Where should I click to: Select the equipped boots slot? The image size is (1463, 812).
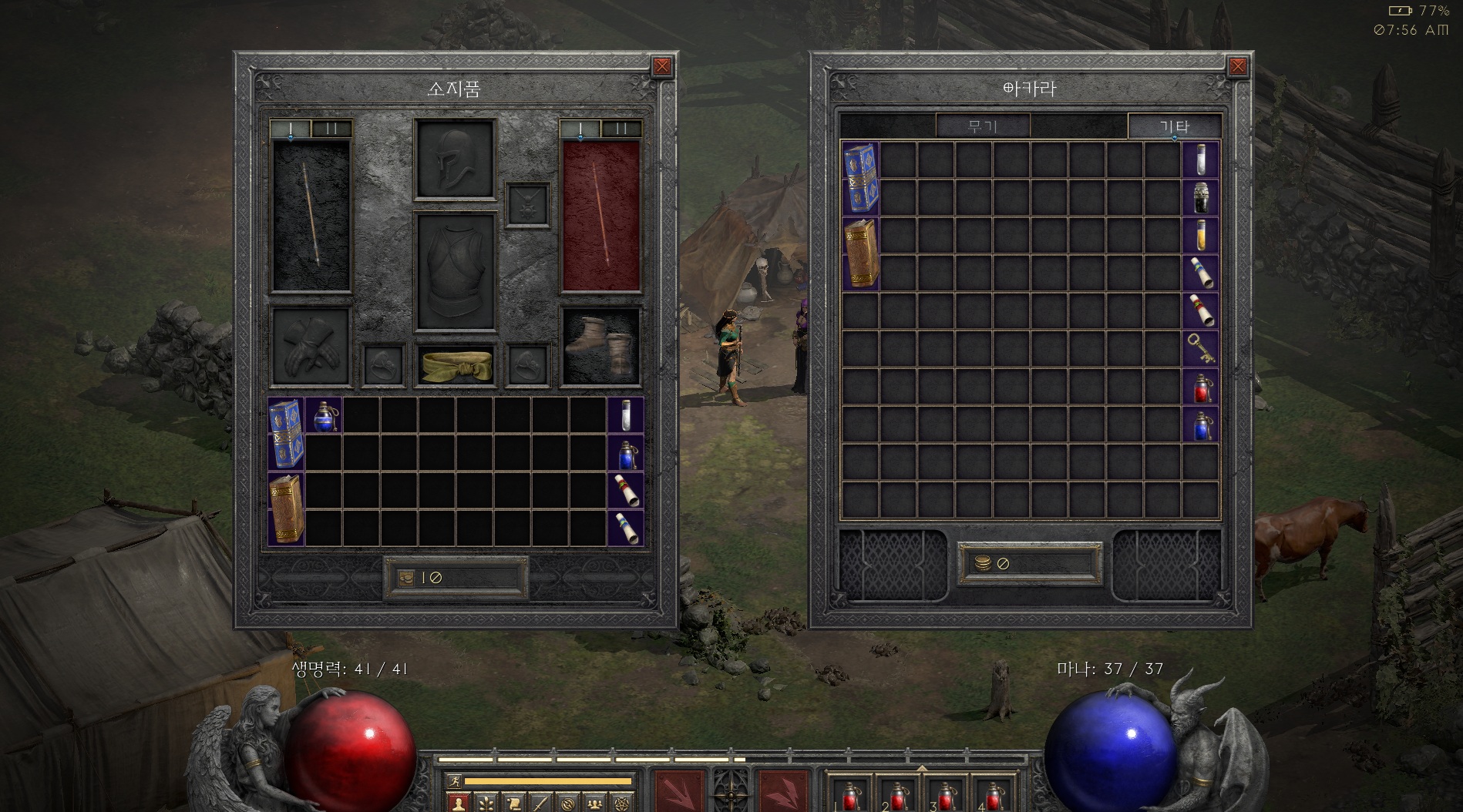coord(600,345)
